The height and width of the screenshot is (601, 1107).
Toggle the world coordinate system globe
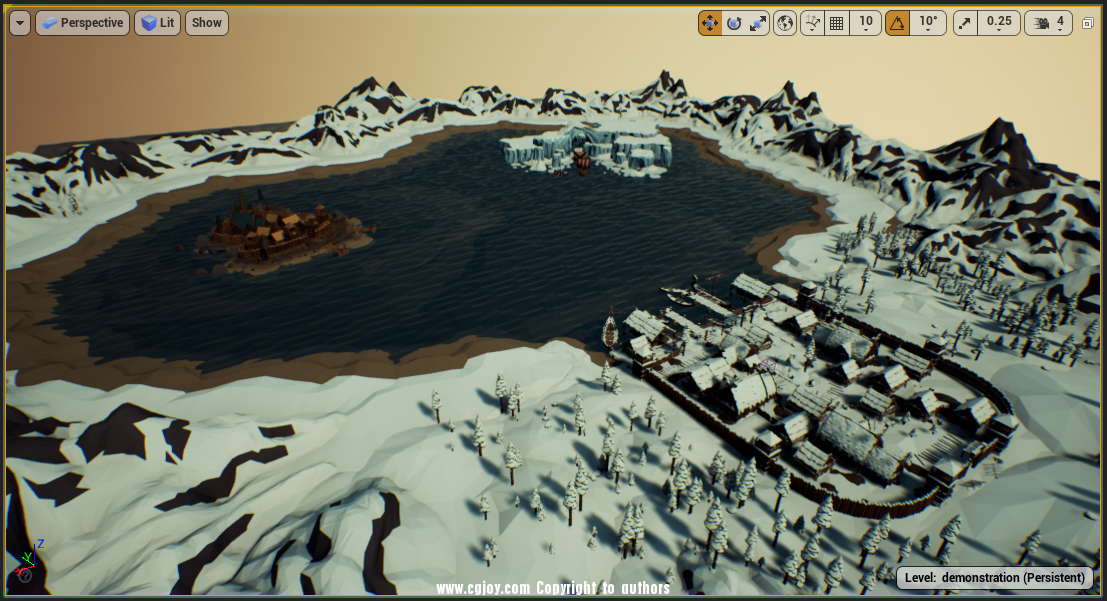(785, 23)
